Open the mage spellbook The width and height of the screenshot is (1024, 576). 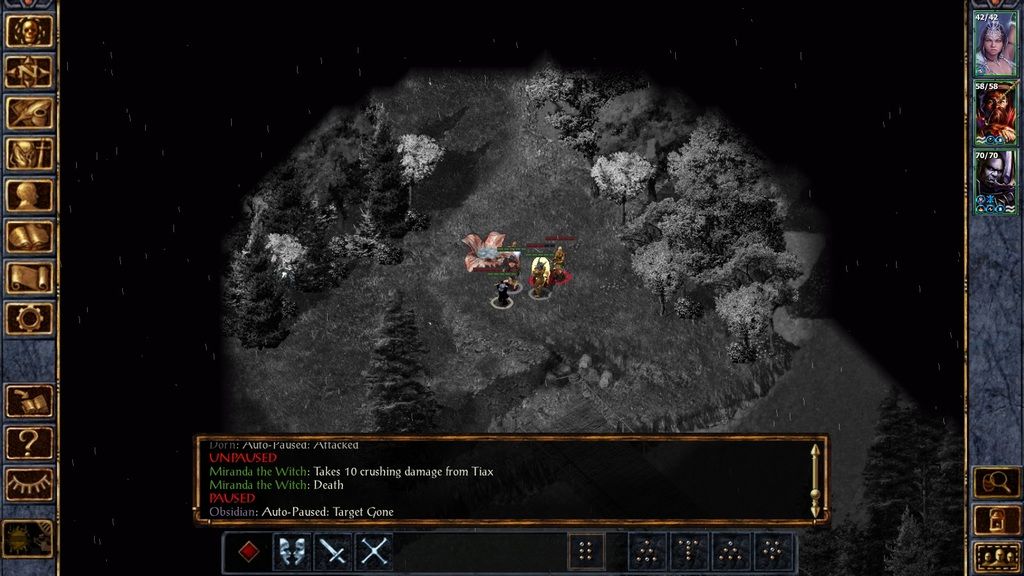click(x=29, y=236)
